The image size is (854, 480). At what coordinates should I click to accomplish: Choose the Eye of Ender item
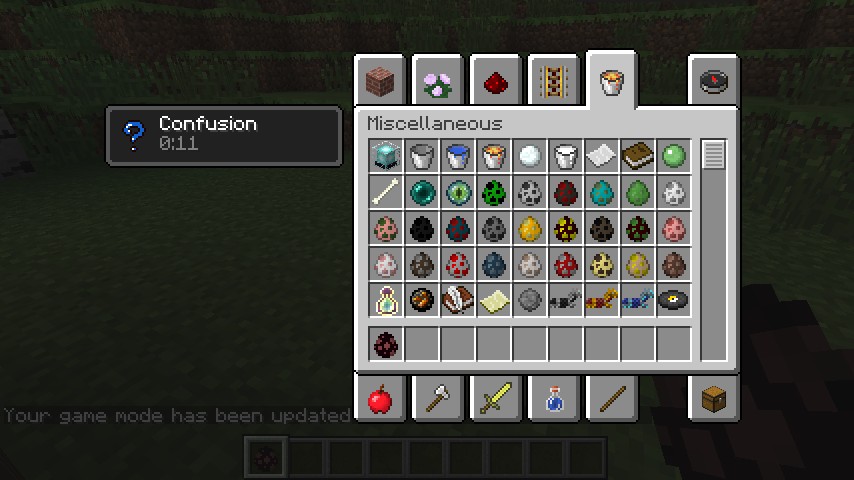pyautogui.click(x=458, y=192)
